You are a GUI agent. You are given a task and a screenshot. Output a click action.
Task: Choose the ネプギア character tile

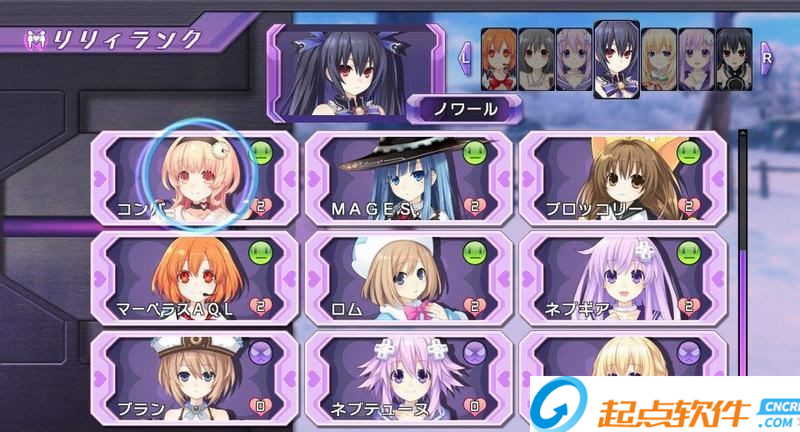624,279
